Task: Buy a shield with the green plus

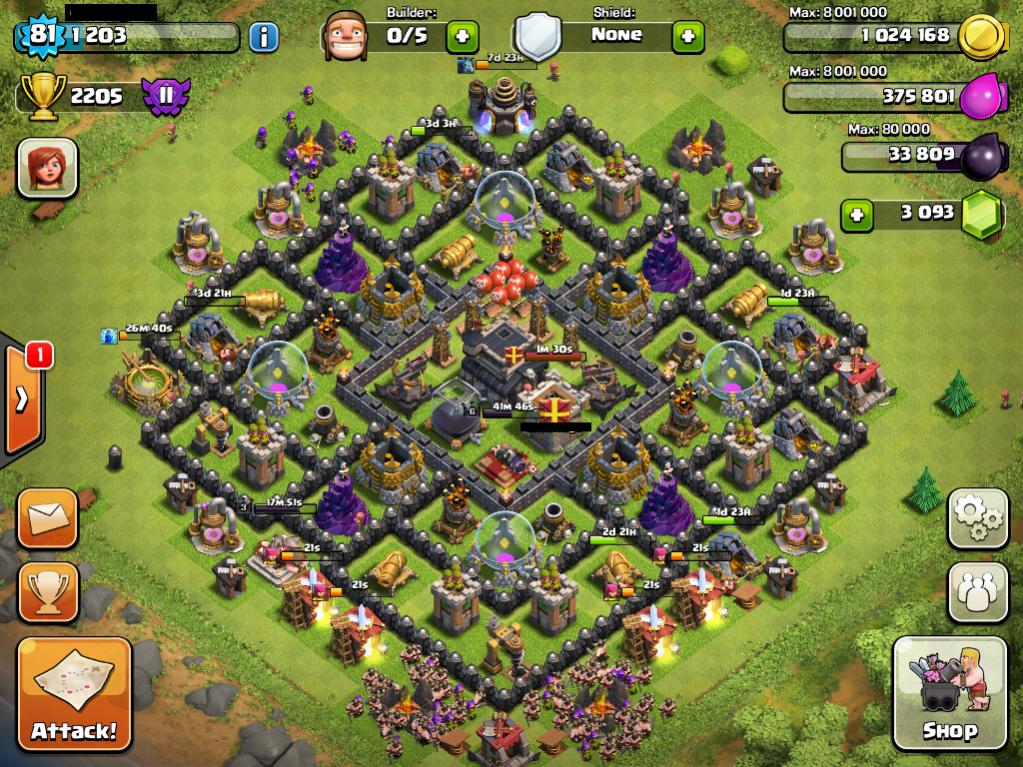Action: (687, 37)
